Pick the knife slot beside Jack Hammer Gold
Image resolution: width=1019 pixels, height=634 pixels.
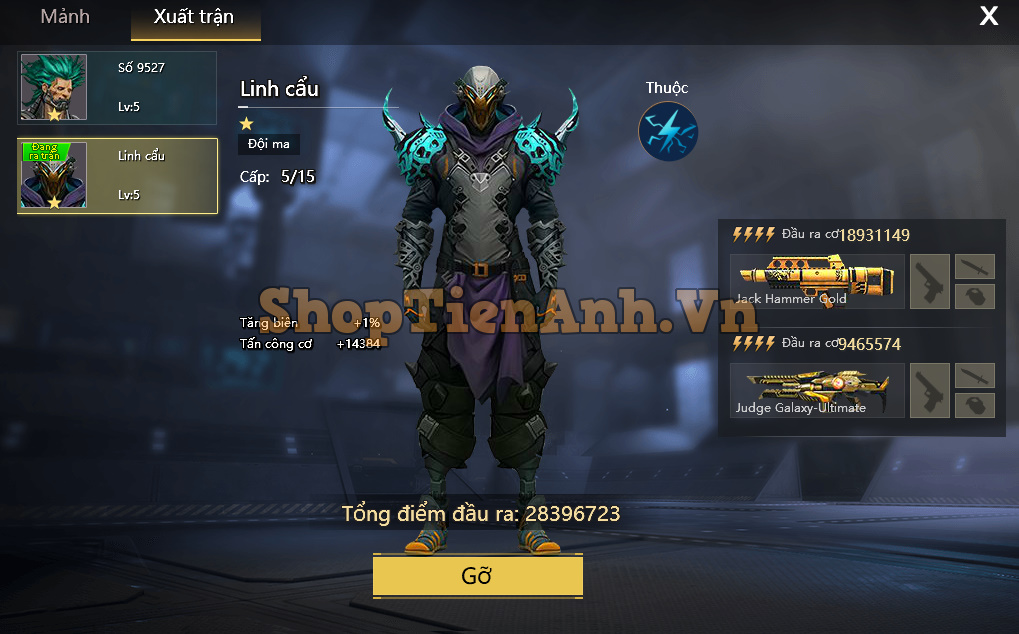[974, 266]
